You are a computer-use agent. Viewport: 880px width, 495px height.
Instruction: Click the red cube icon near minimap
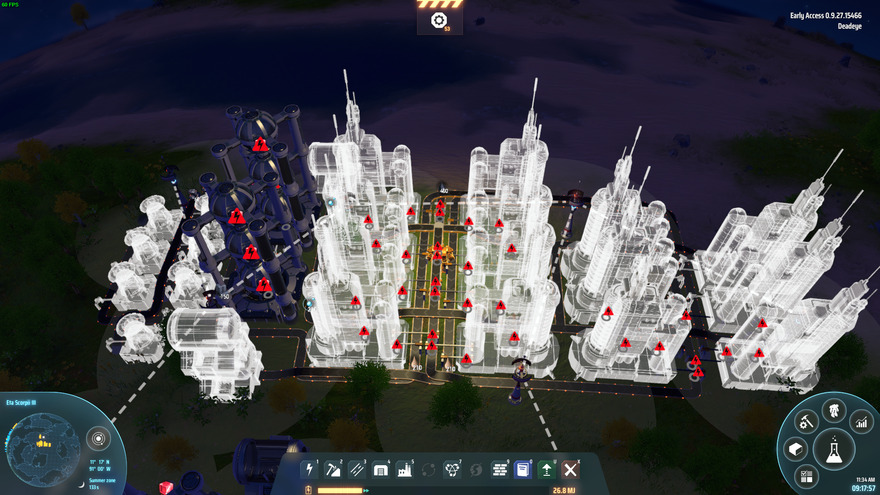coord(166,487)
